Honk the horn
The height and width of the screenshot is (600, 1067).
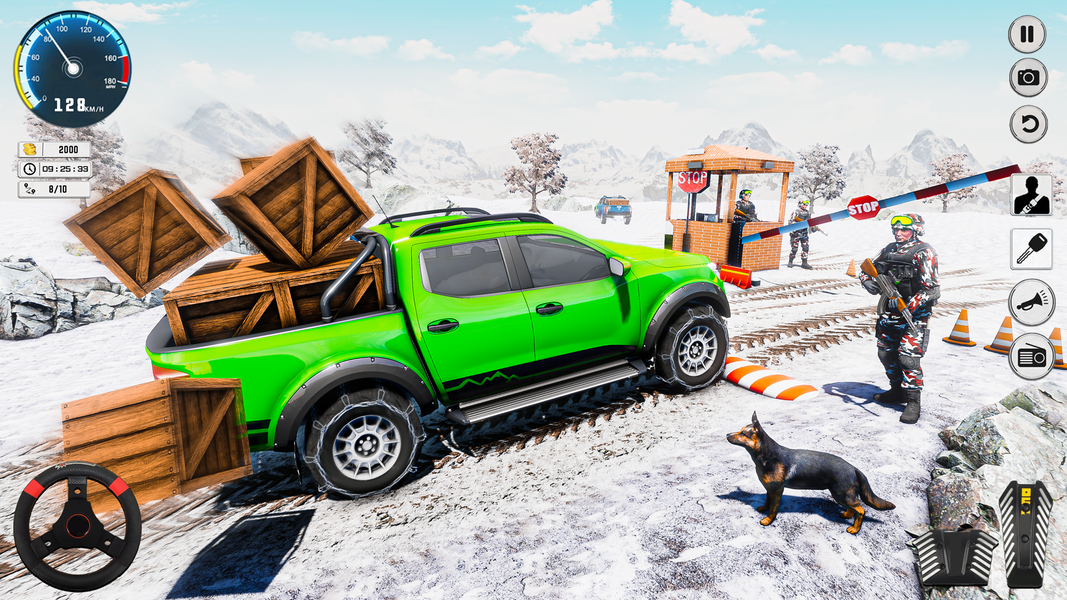point(1030,302)
